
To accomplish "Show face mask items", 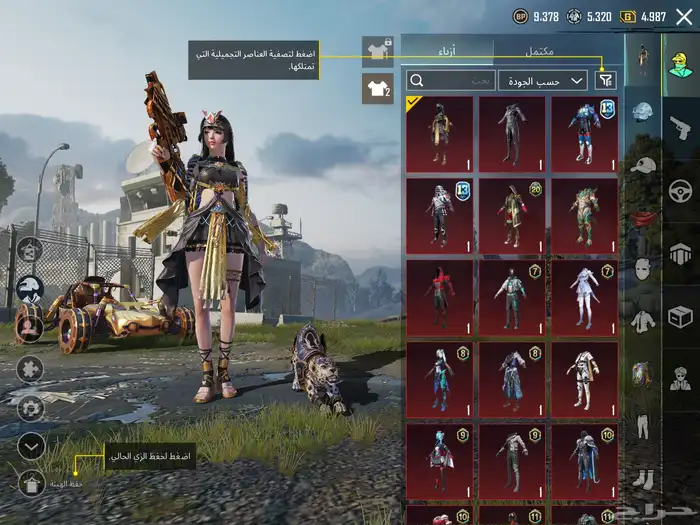I will click(x=642, y=269).
